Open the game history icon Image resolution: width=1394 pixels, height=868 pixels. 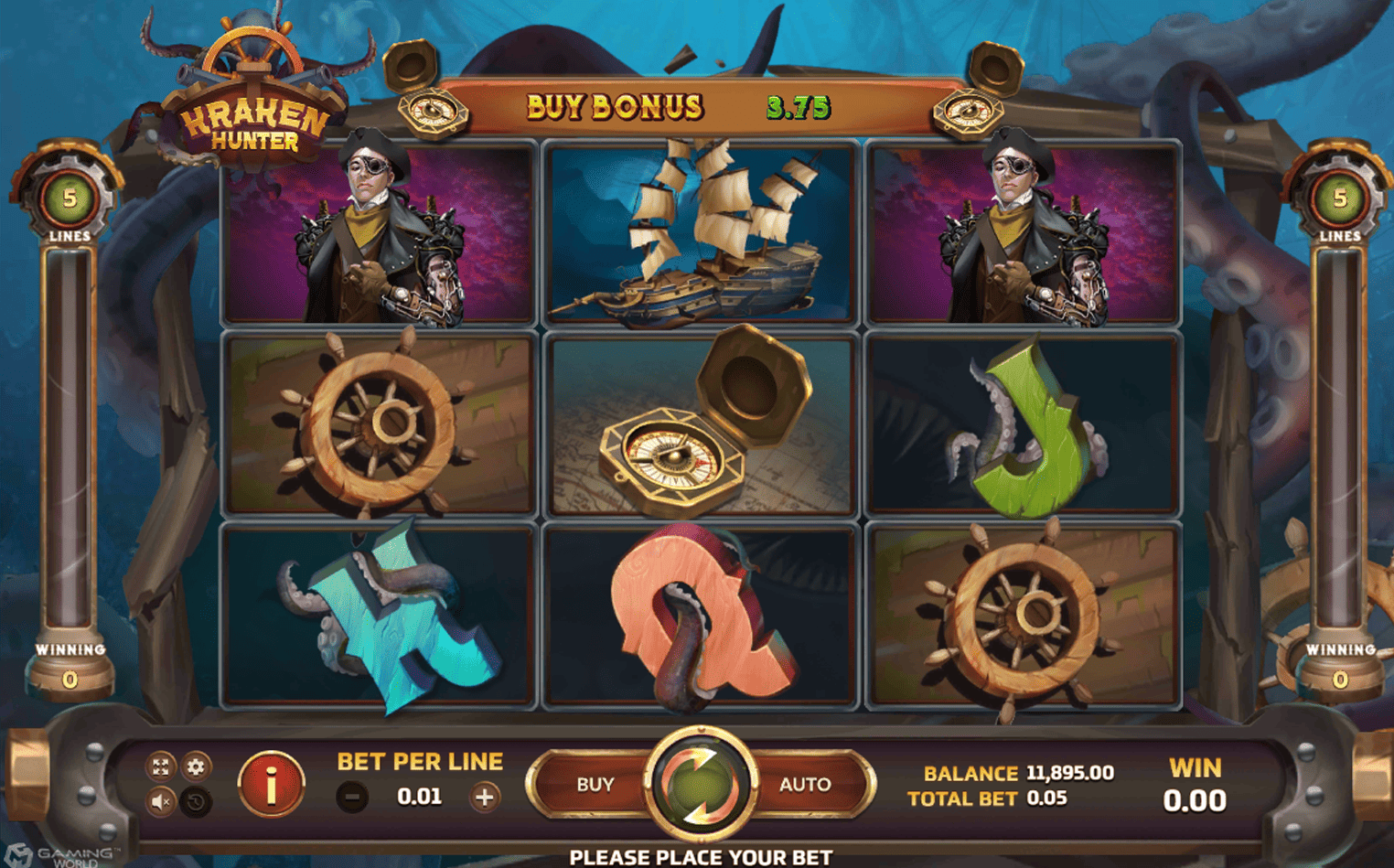195,802
